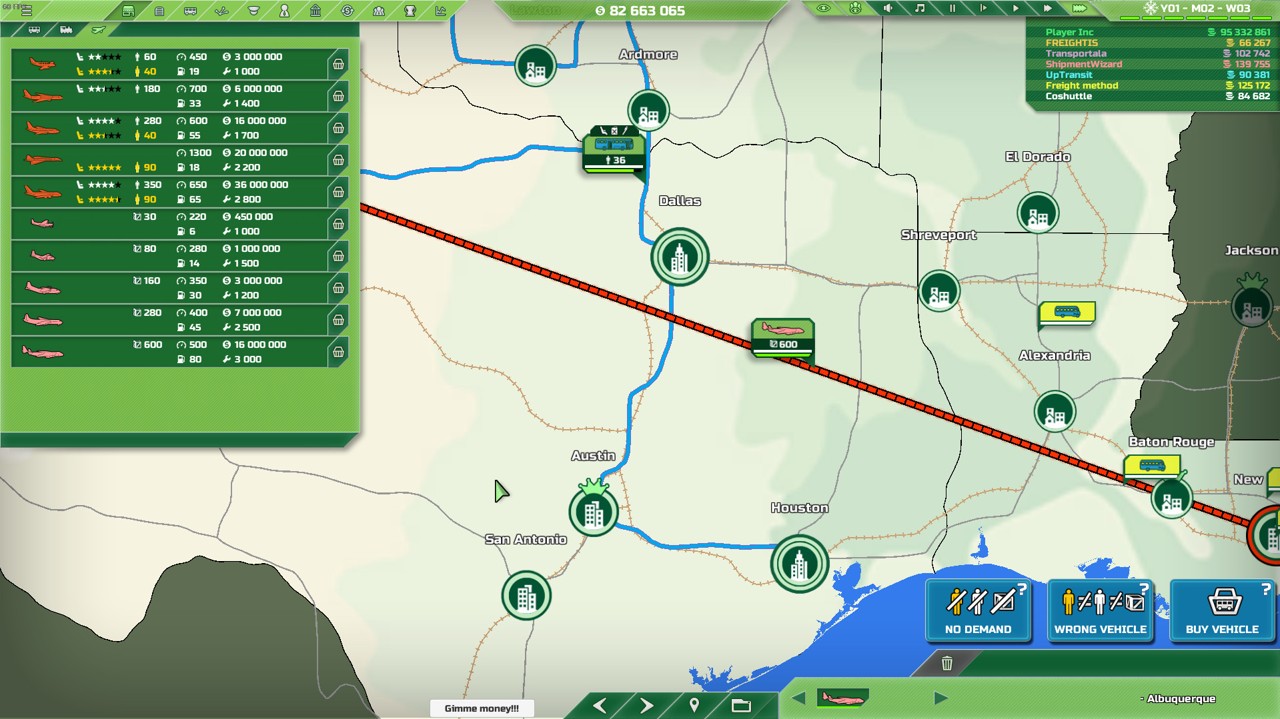Click the Buy Vehicle hint button

pos(1222,610)
